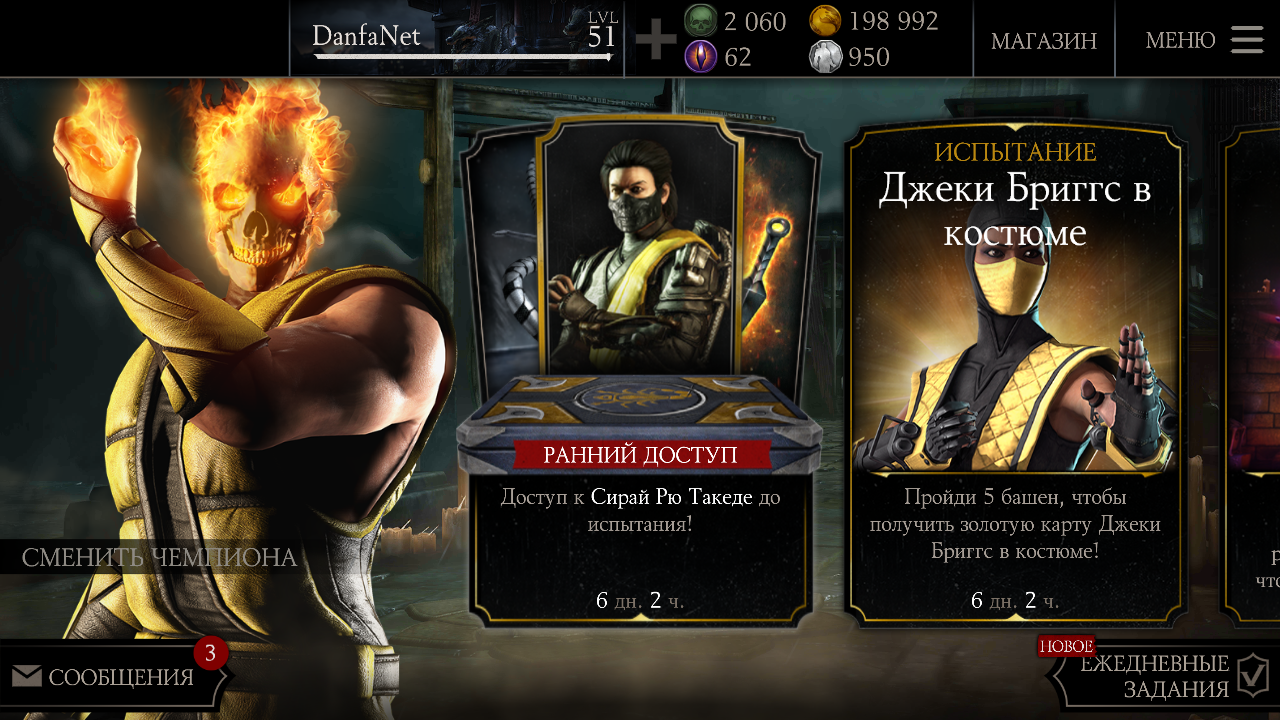Image resolution: width=1280 pixels, height=720 pixels.
Task: Open Сообщения messages inbox
Action: [112, 677]
